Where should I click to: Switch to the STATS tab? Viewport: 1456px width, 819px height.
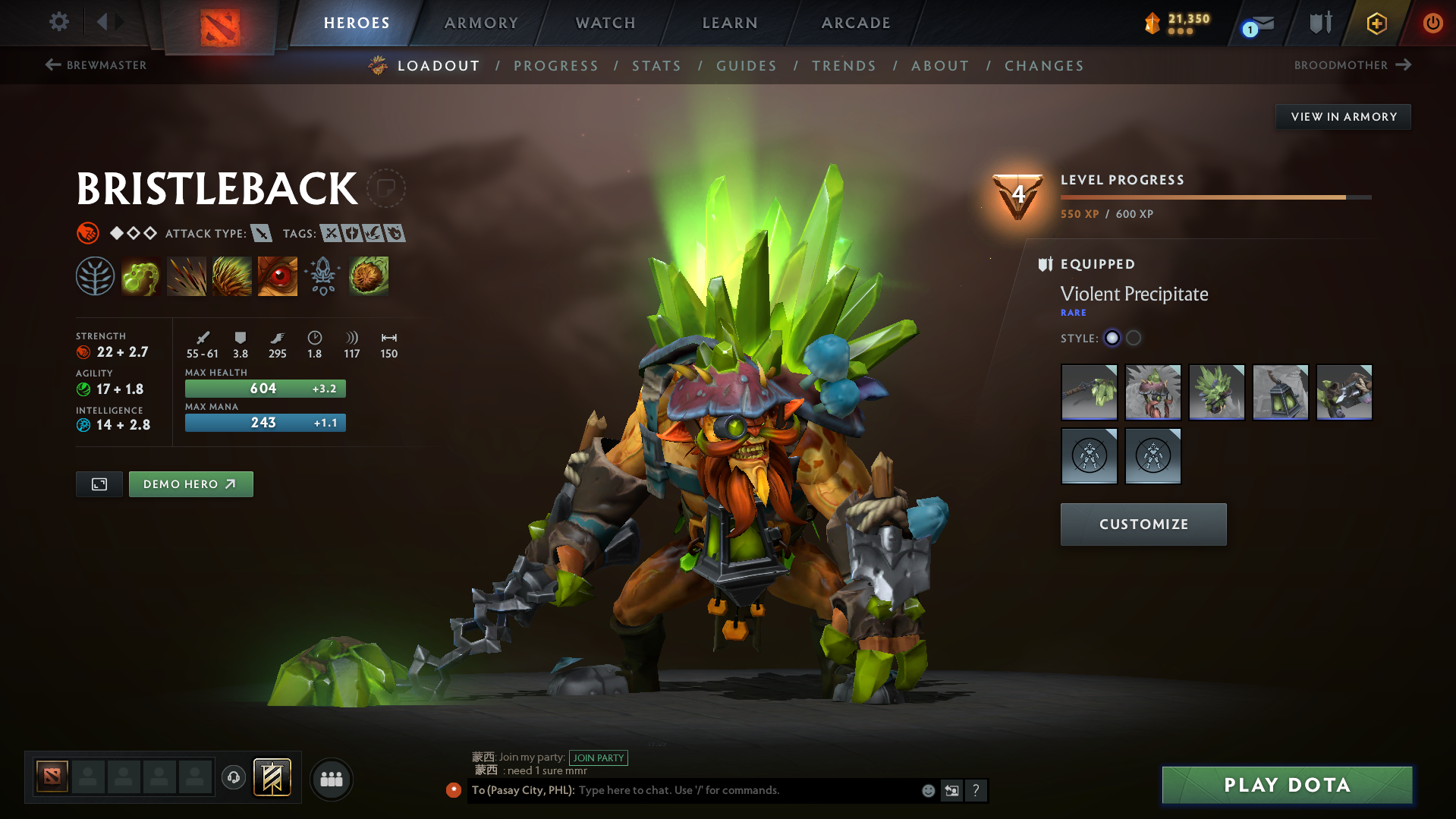pyautogui.click(x=656, y=65)
